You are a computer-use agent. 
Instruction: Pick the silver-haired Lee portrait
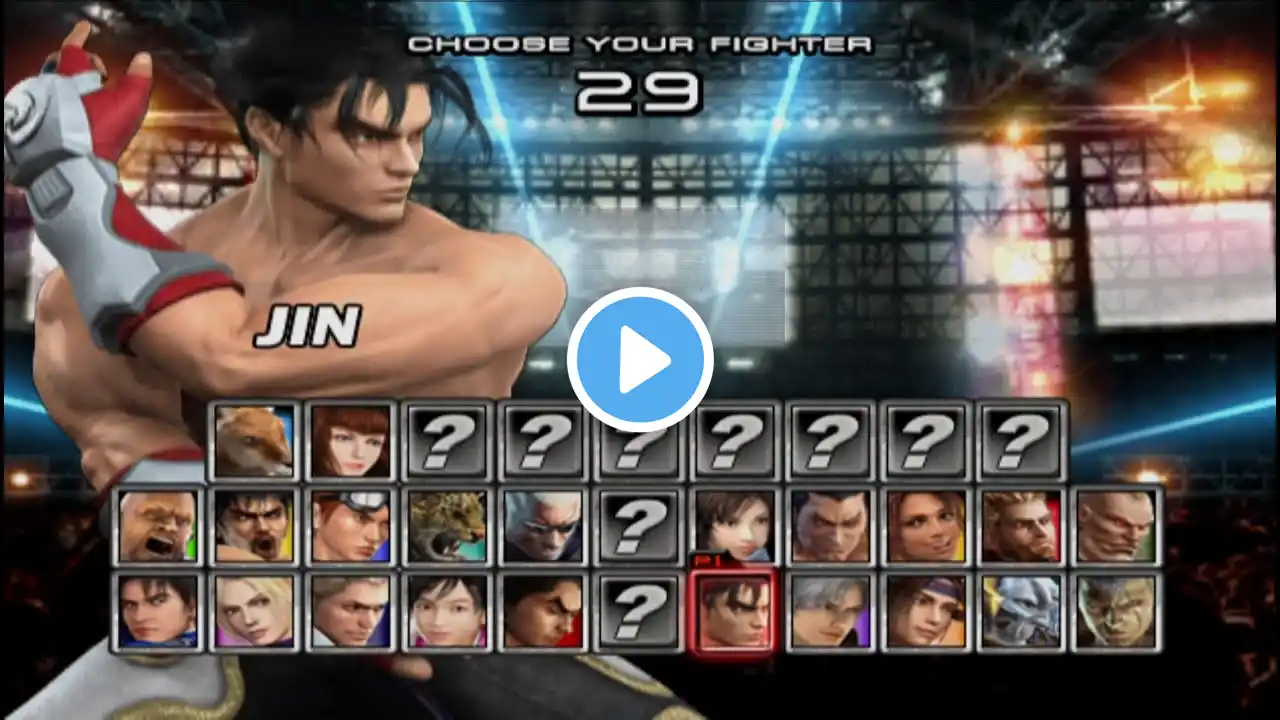coord(828,610)
